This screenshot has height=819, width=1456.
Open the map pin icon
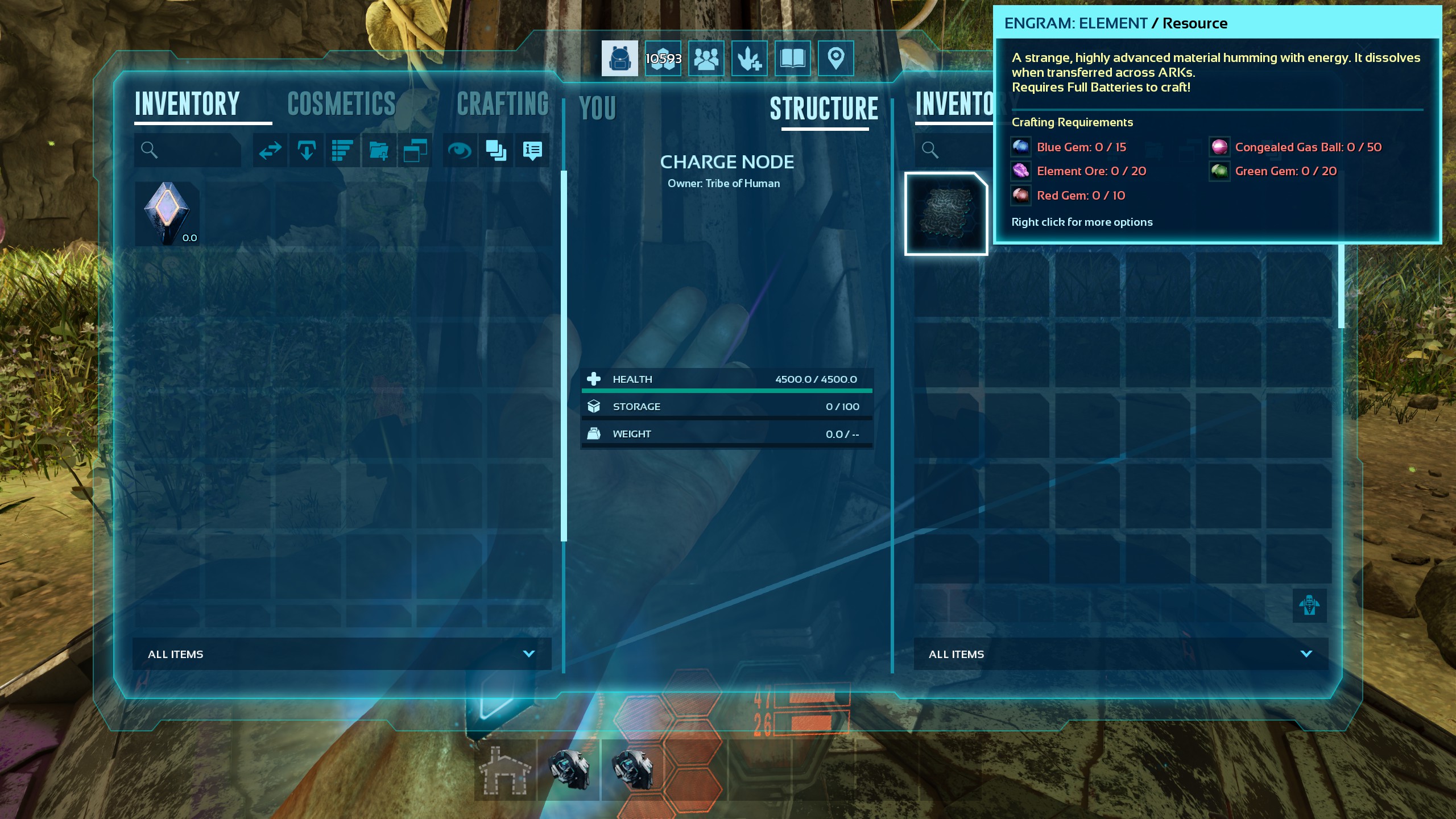(835, 58)
